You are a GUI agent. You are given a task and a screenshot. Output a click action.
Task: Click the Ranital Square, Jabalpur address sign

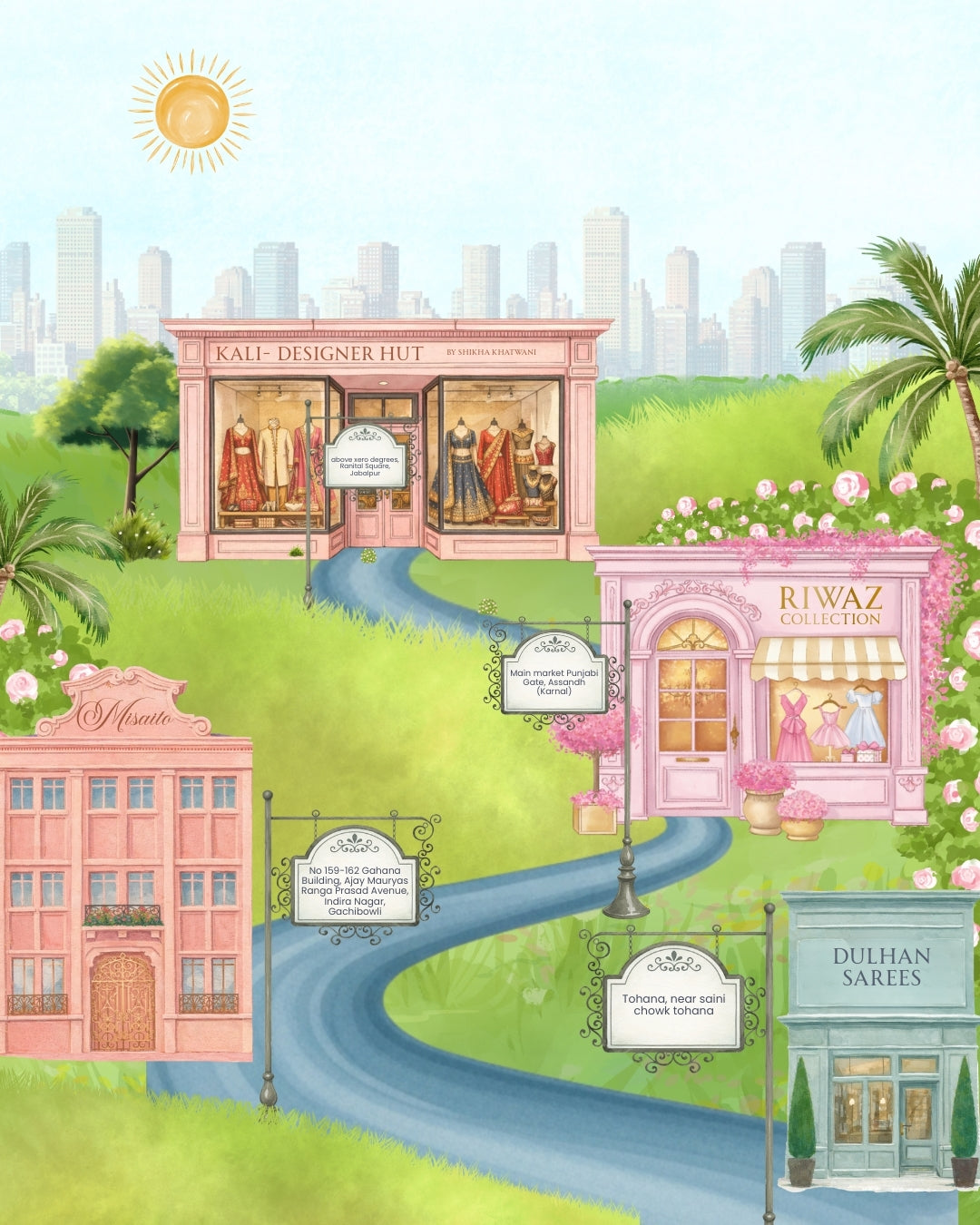tap(365, 459)
